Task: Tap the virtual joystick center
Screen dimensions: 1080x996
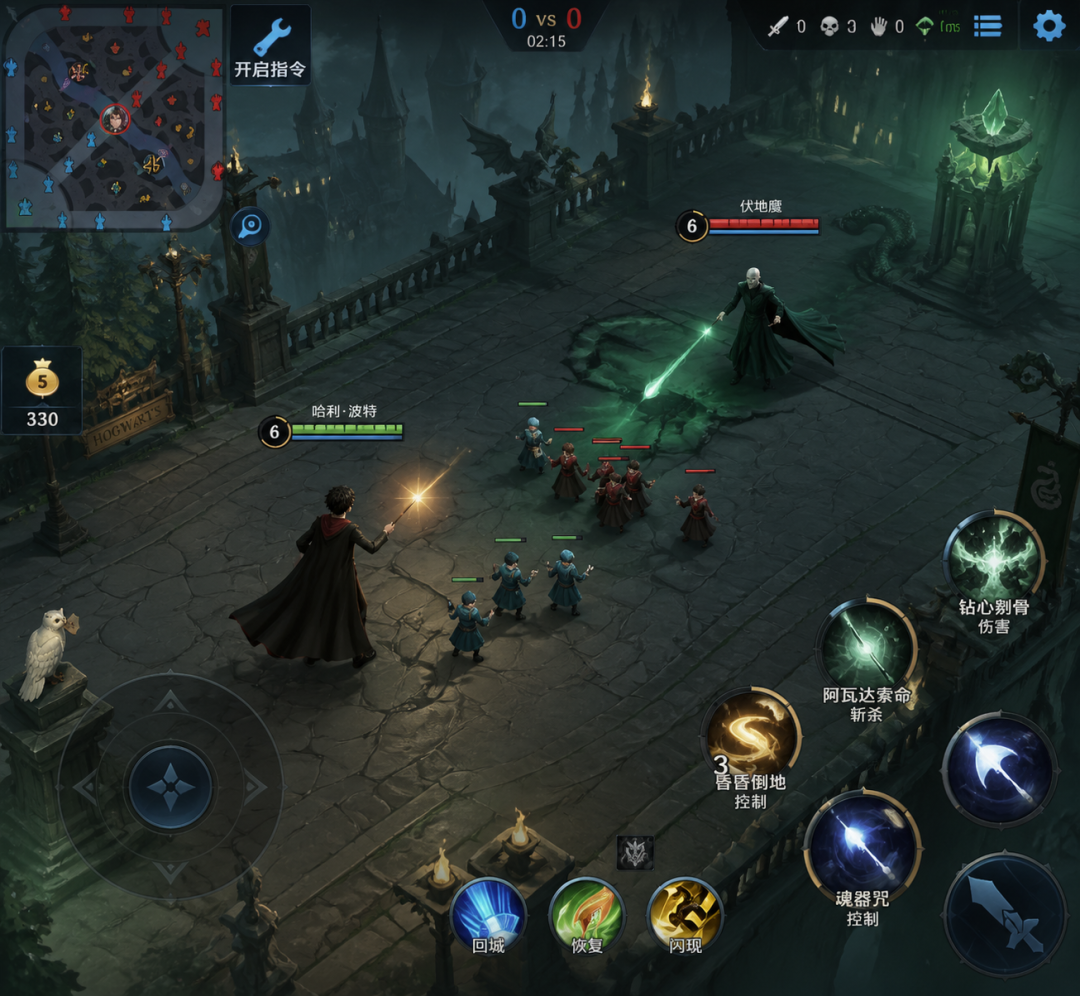Action: (x=170, y=787)
